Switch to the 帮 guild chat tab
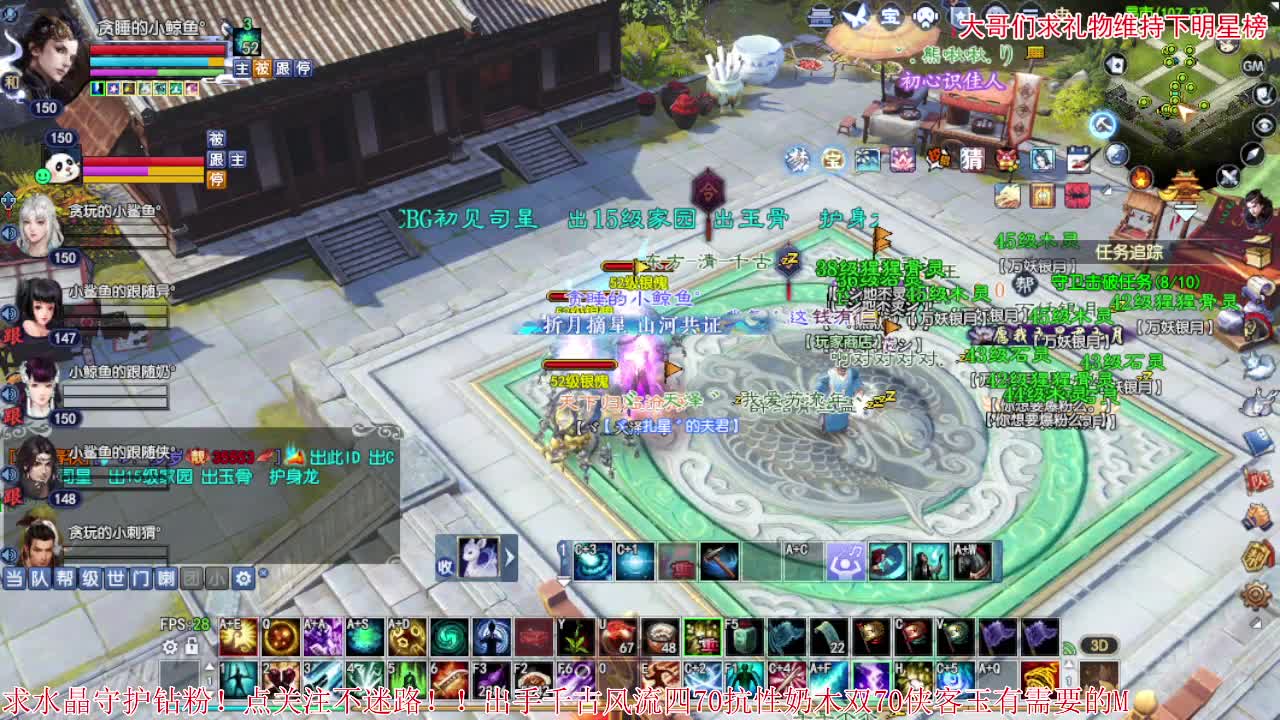 (65, 577)
